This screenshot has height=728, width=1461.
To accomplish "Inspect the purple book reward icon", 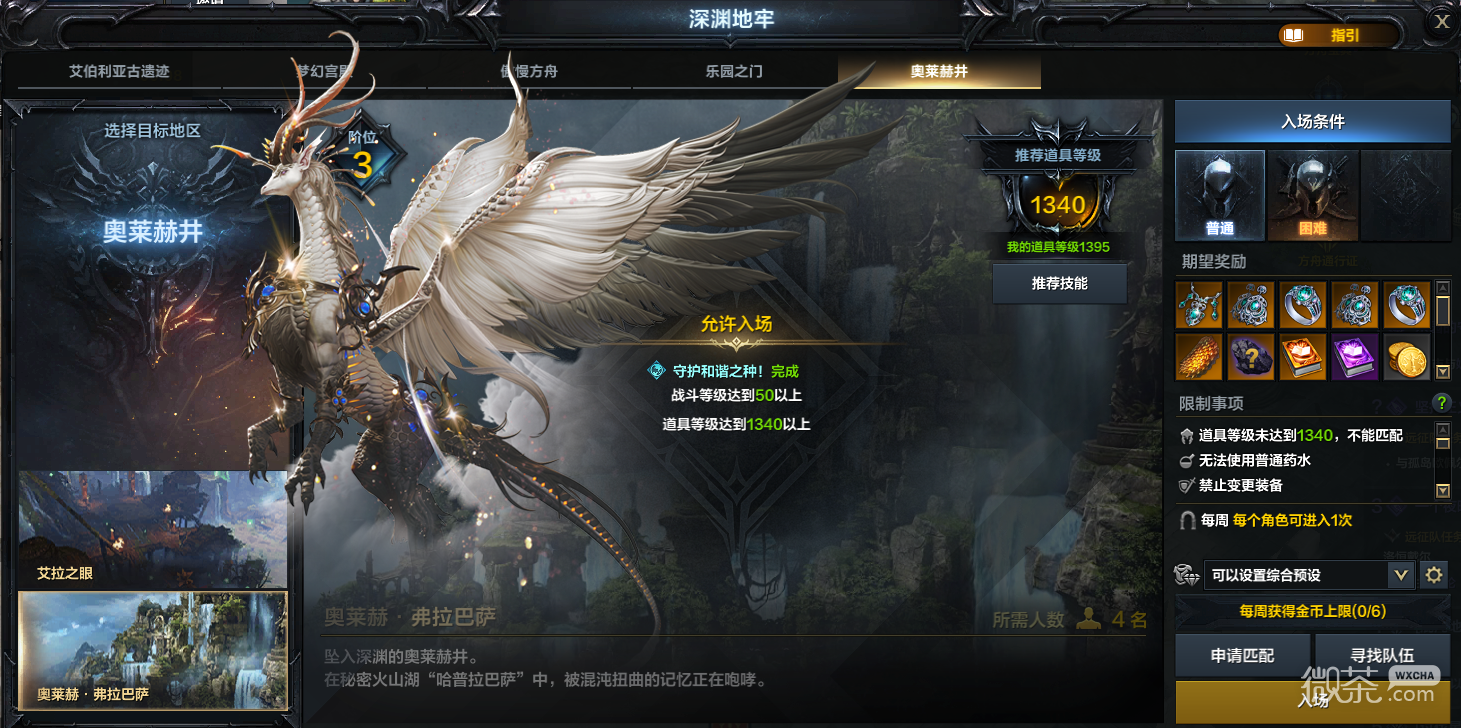I will tap(1355, 357).
